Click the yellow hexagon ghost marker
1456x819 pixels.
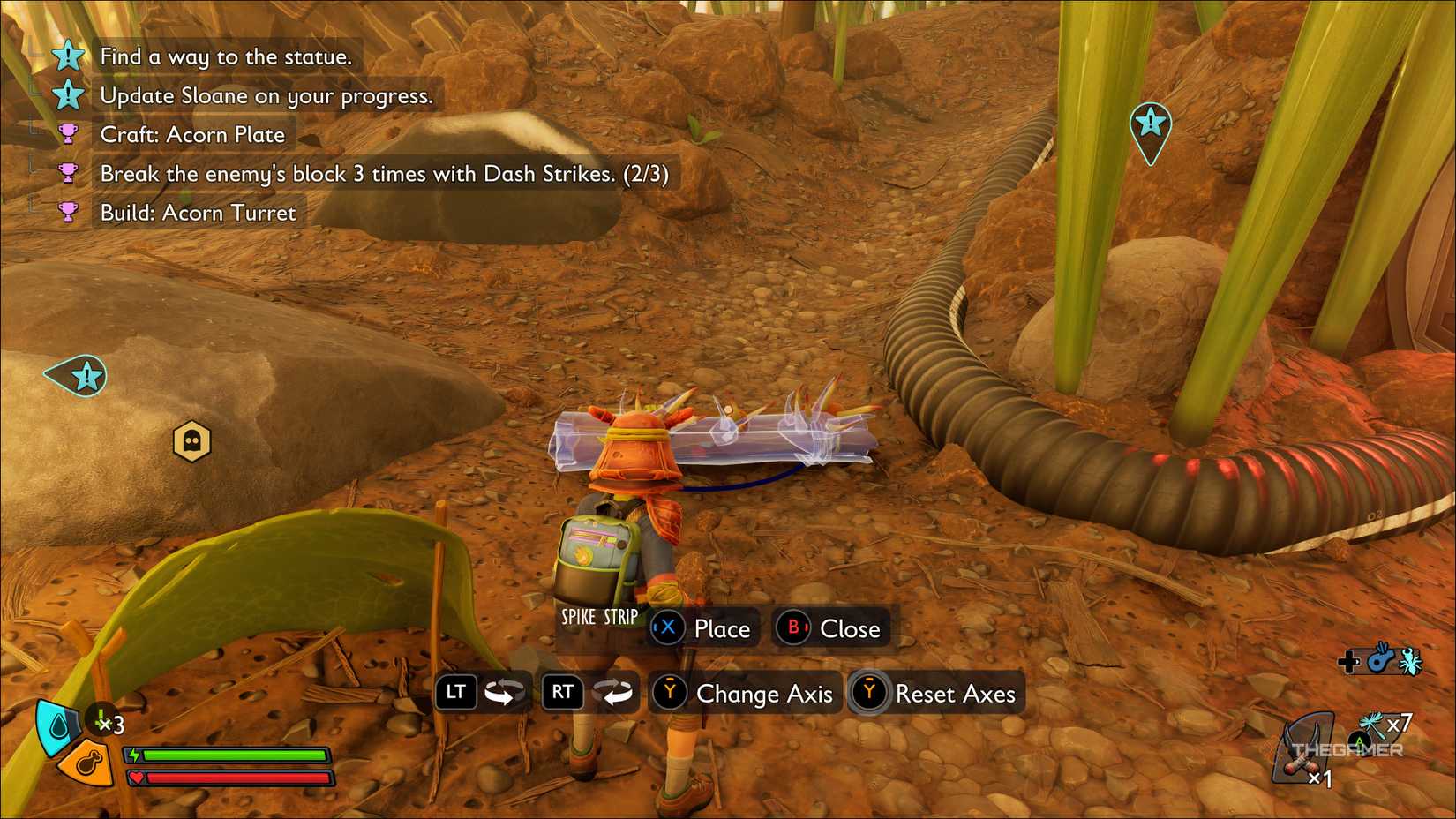(x=191, y=440)
